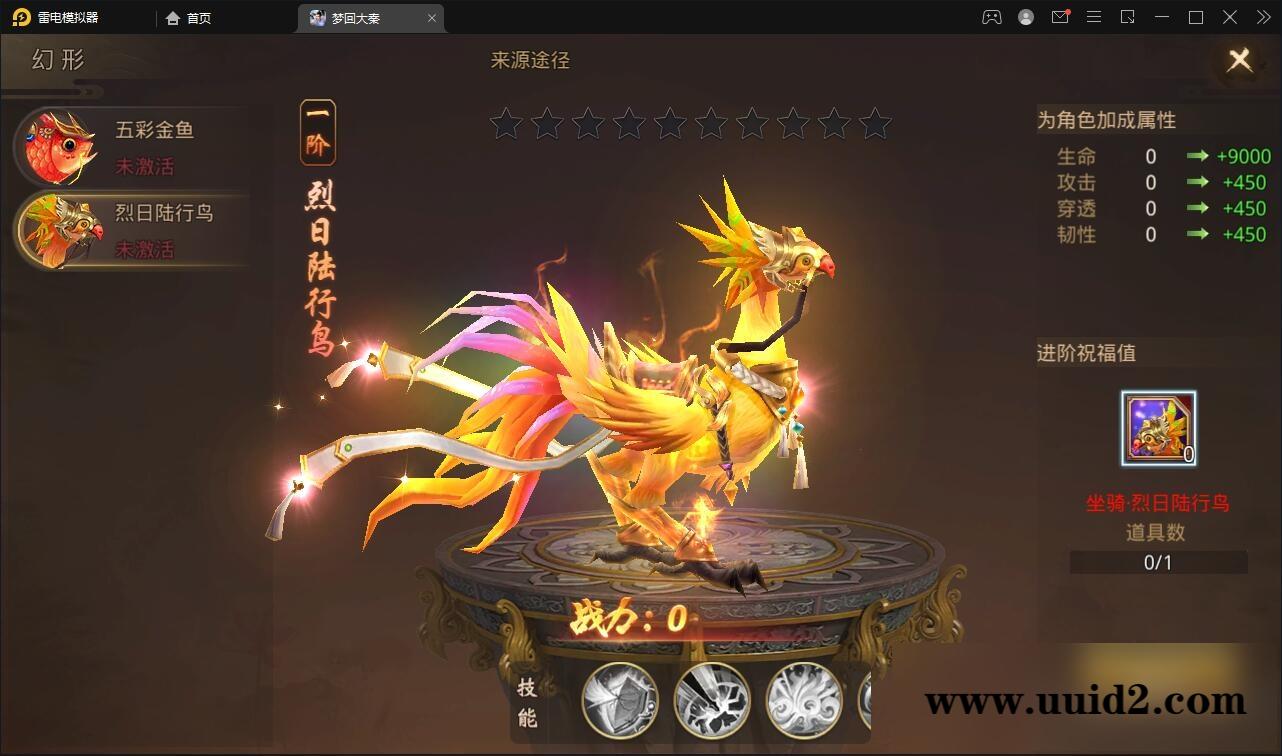Screen dimensions: 1282x756
Task: Select the first skill icon with shield design
Action: pos(618,701)
